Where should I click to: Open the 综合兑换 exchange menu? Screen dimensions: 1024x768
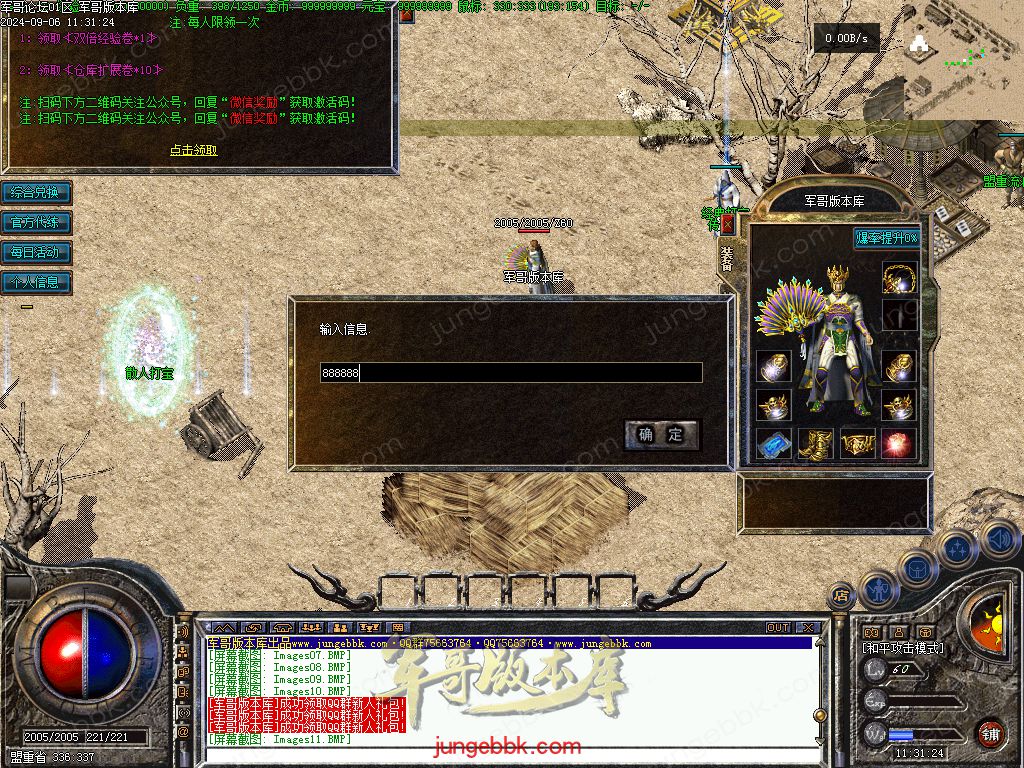point(36,192)
